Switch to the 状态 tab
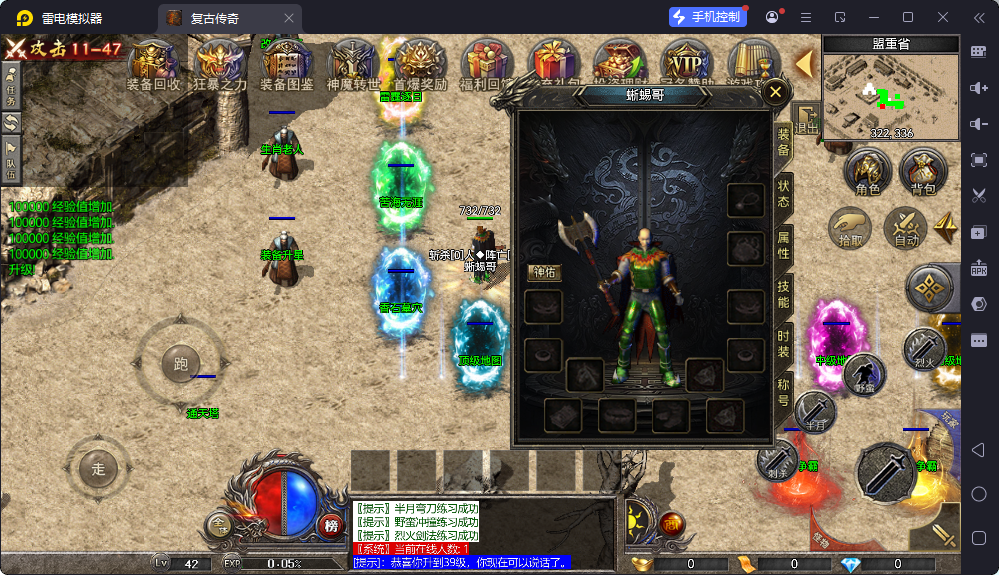999x575 pixels. pyautogui.click(x=783, y=194)
